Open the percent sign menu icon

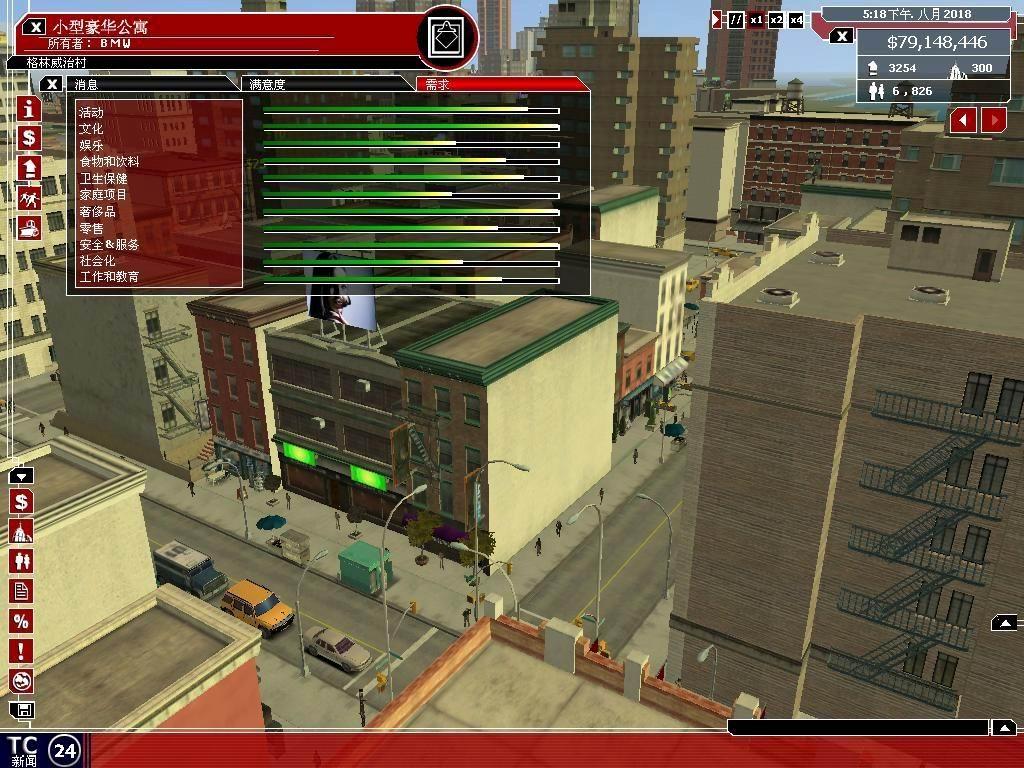coord(21,621)
